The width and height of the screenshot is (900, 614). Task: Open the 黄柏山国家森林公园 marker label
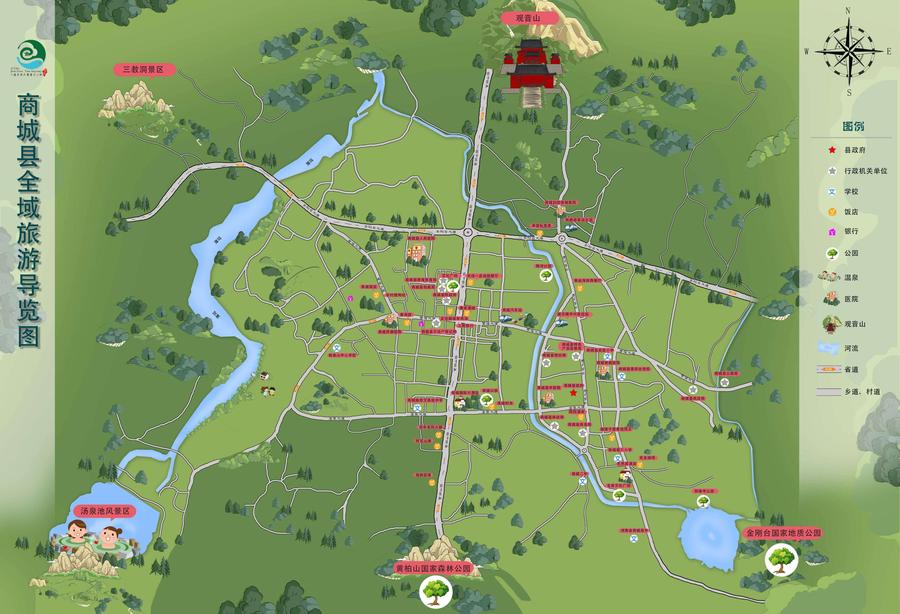coord(433,567)
